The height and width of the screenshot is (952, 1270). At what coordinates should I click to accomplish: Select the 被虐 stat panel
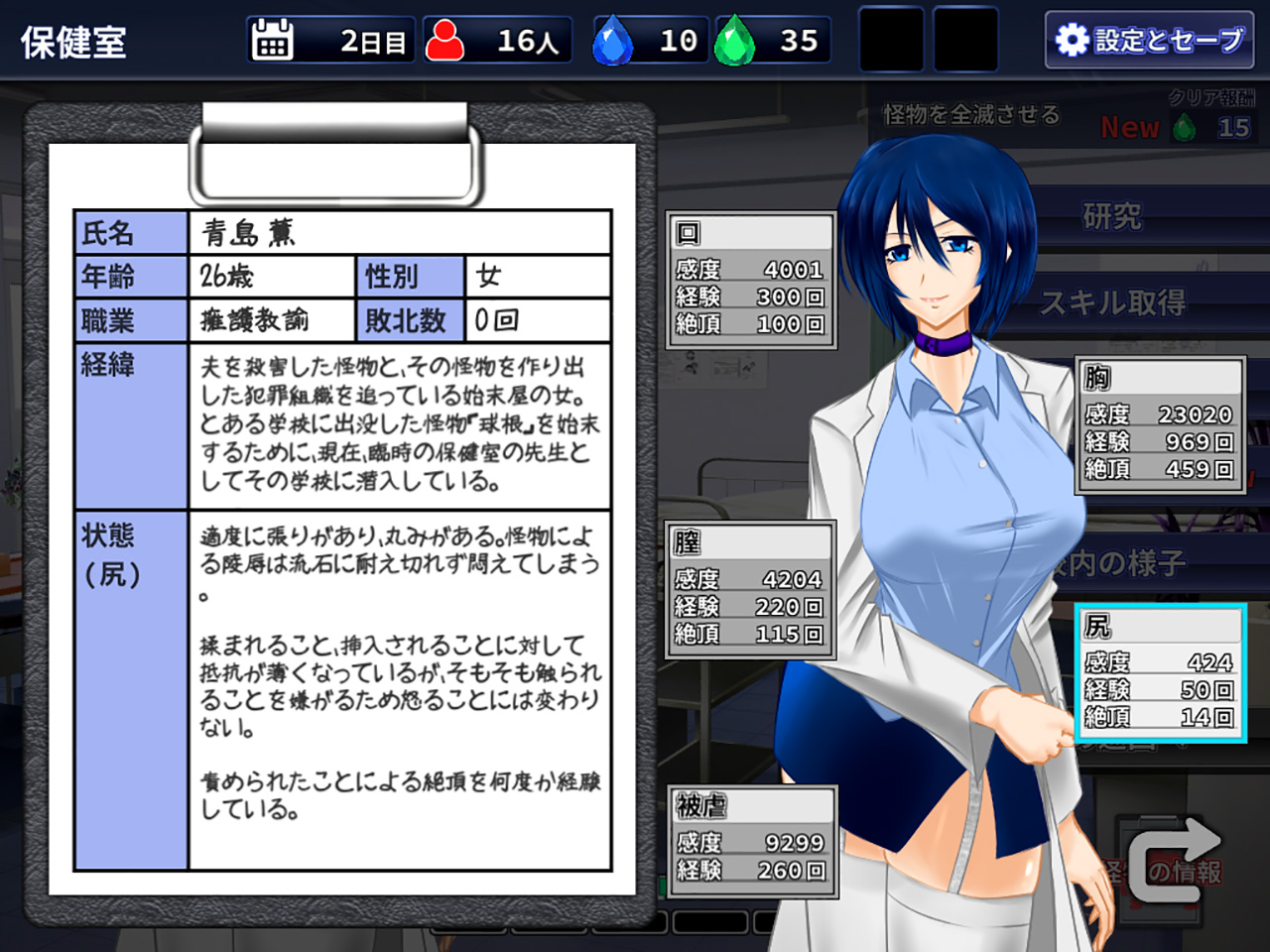click(752, 840)
